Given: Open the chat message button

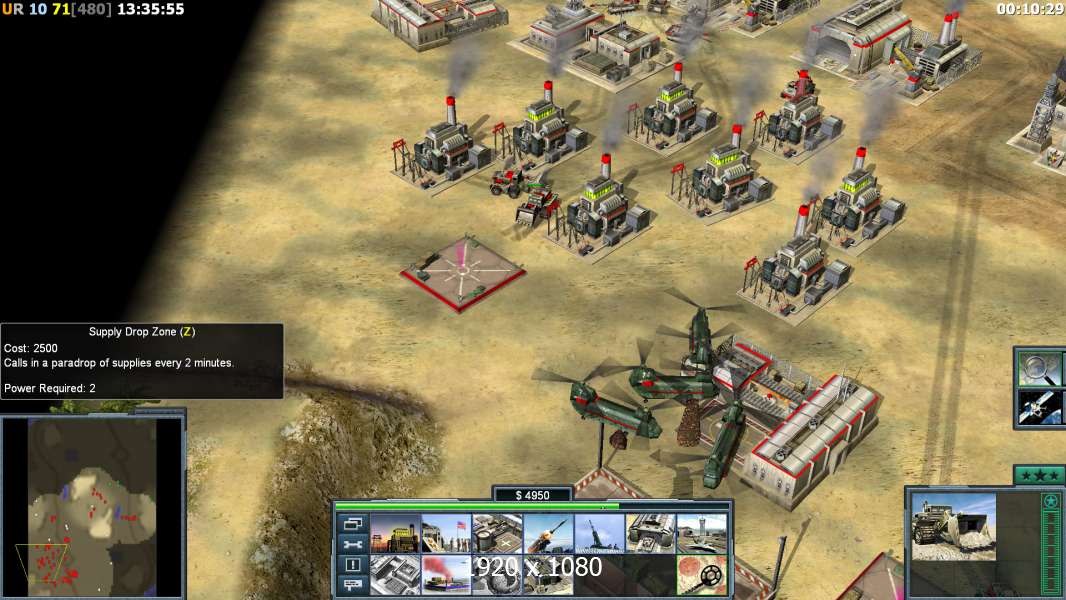Looking at the screenshot, I should click(352, 585).
